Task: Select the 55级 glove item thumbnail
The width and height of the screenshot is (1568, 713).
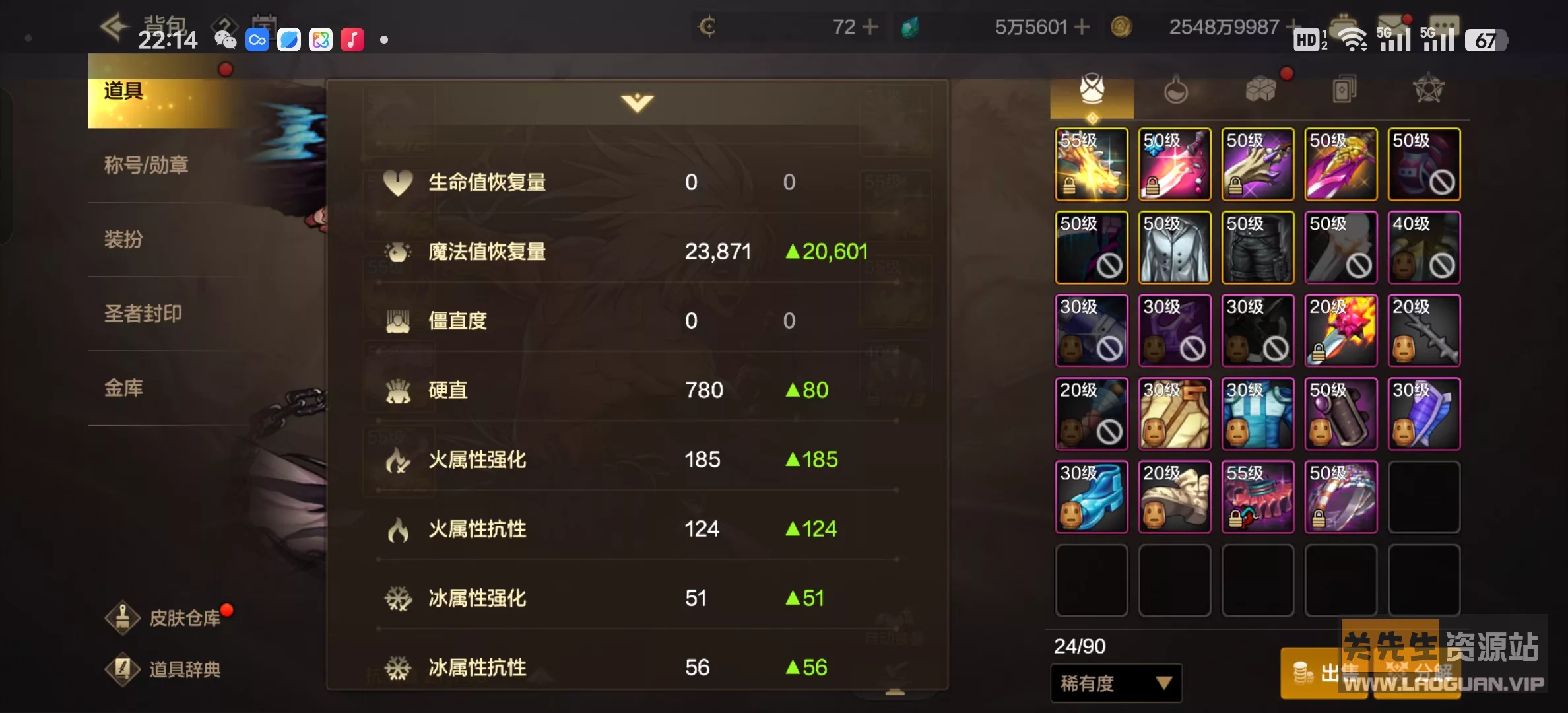Action: [1091, 164]
